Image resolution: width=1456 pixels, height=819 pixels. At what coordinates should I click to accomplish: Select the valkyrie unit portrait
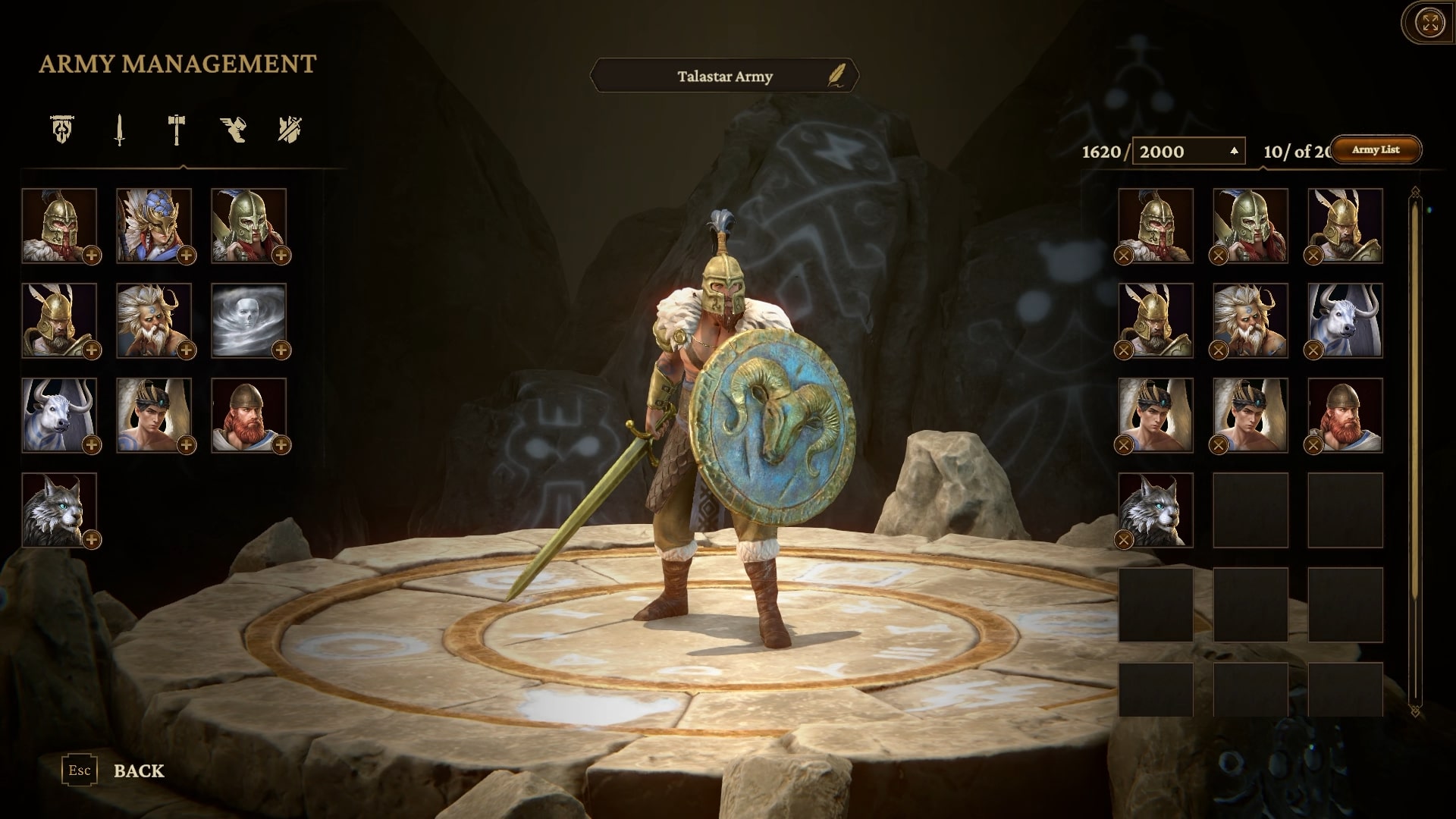155,224
